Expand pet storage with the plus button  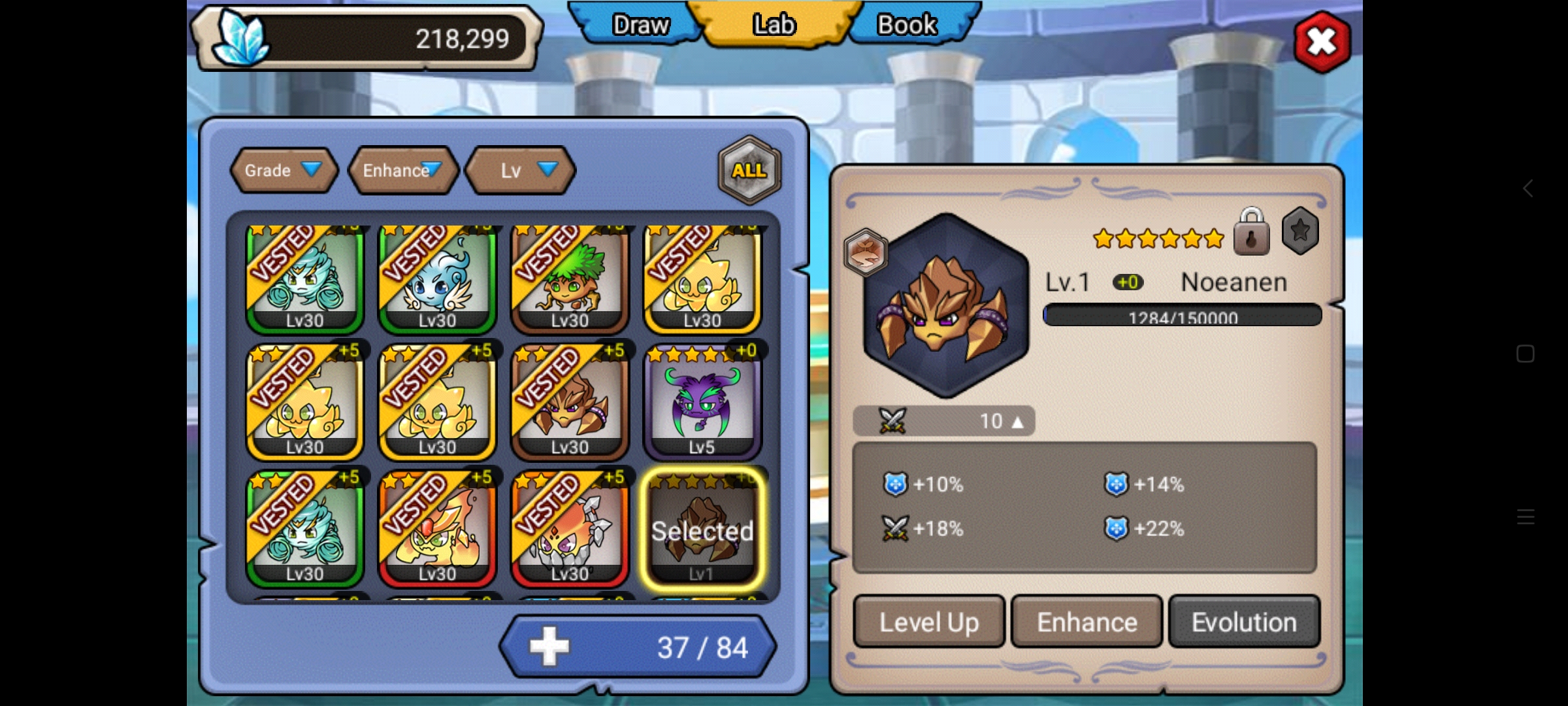click(549, 647)
